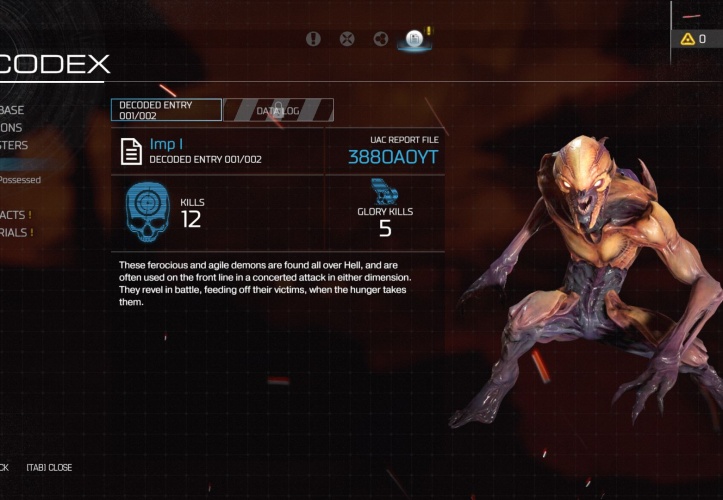723x500 pixels.
Task: Select the UAC Base codex category
Action: pyautogui.click(x=13, y=110)
